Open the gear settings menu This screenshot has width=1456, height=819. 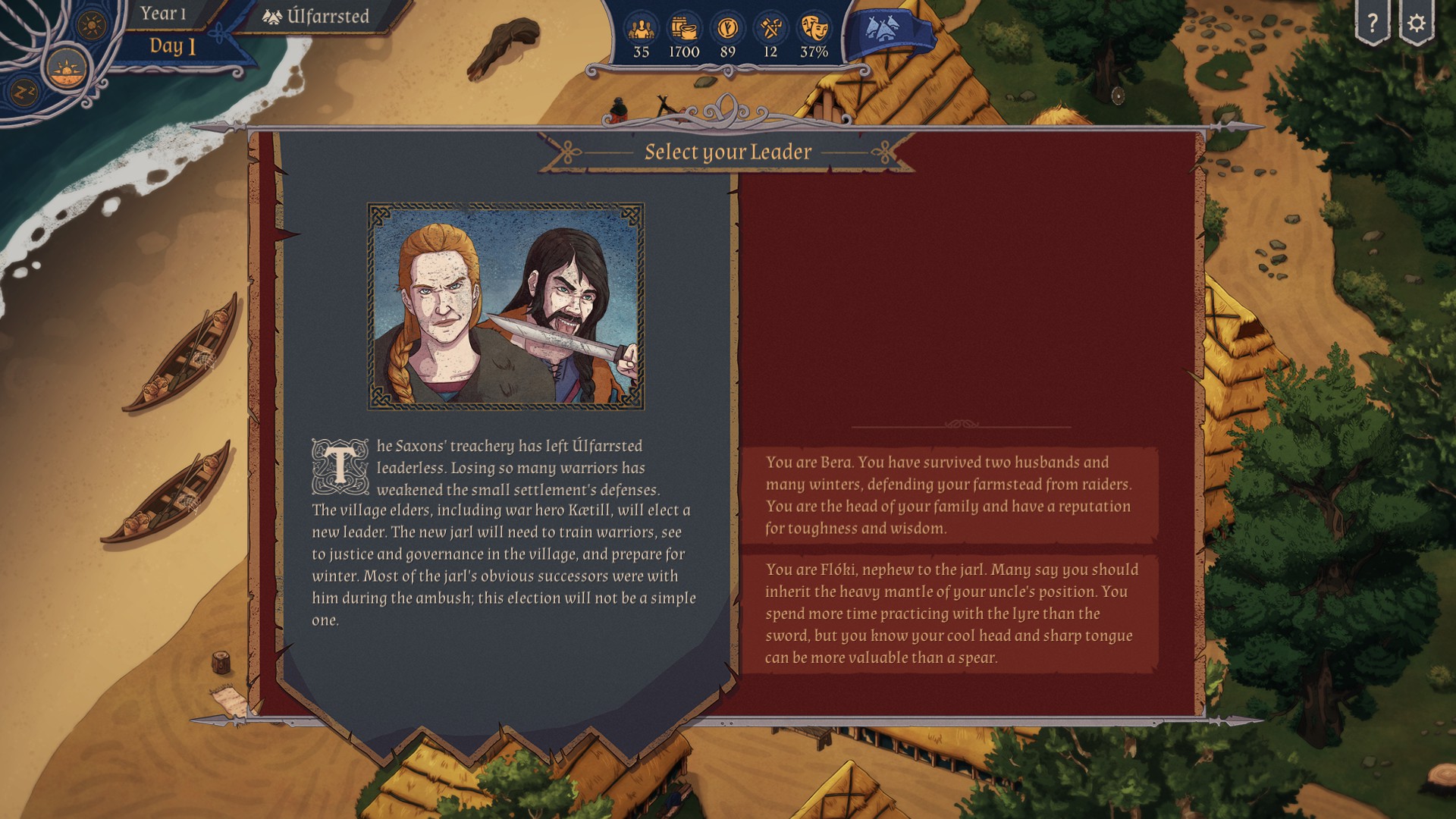pyautogui.click(x=1416, y=24)
